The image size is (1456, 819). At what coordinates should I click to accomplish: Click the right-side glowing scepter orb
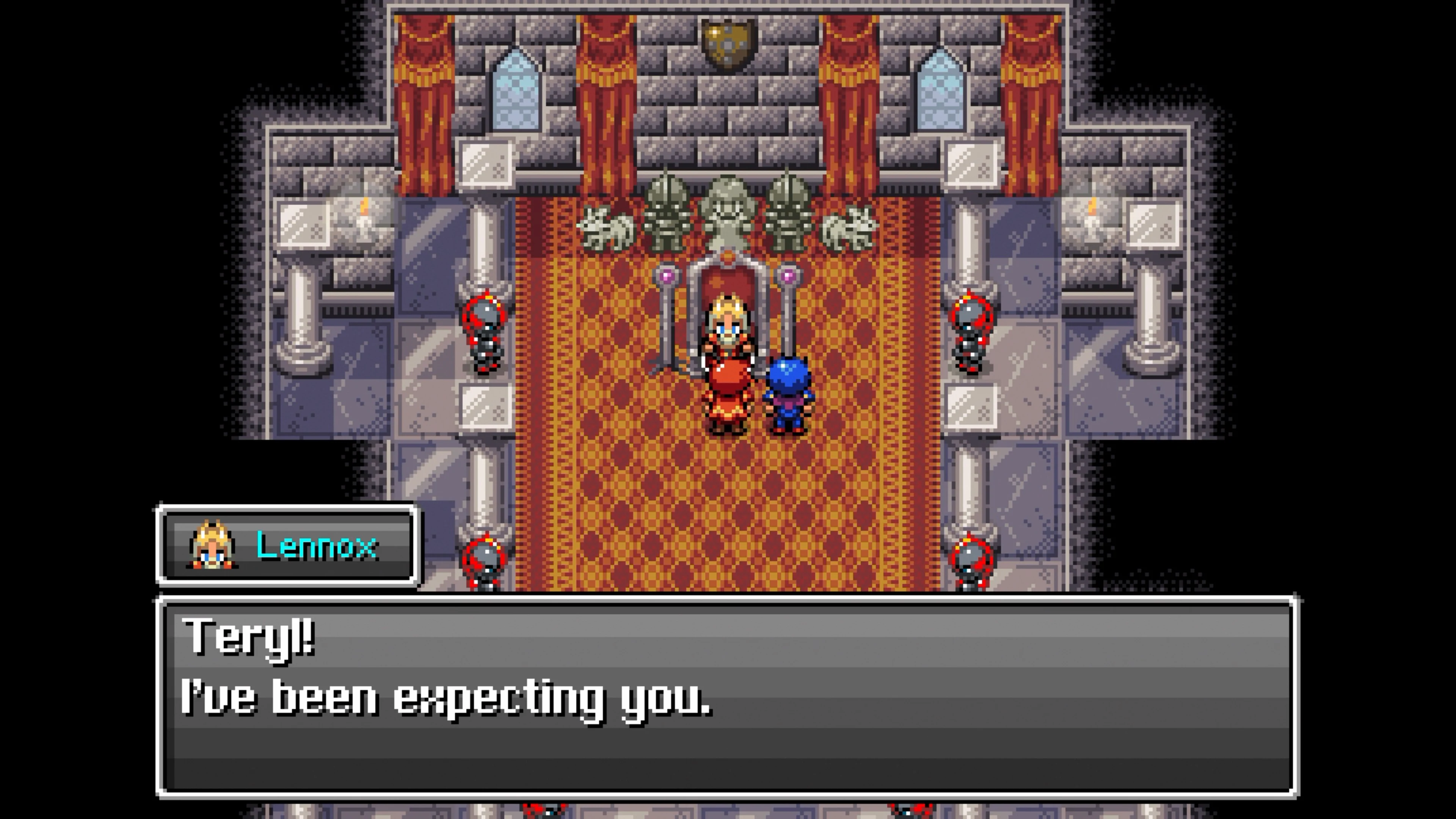(x=789, y=276)
